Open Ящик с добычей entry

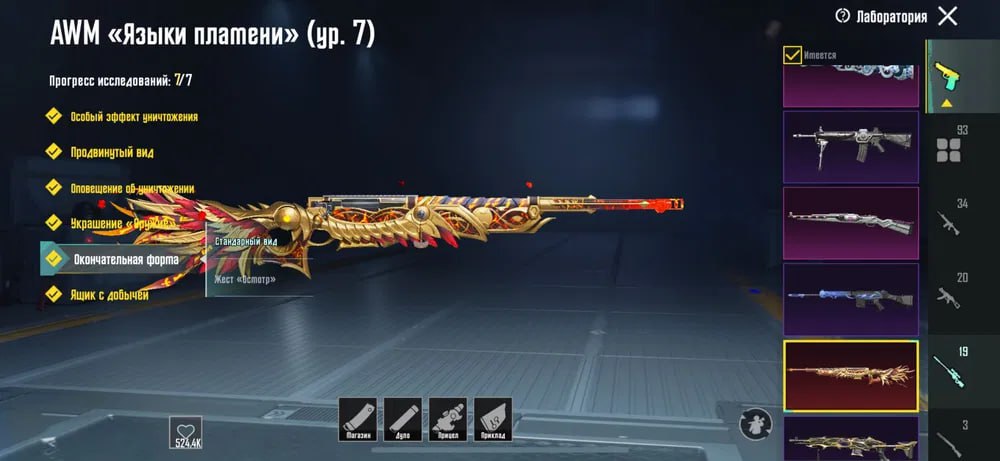(x=109, y=295)
